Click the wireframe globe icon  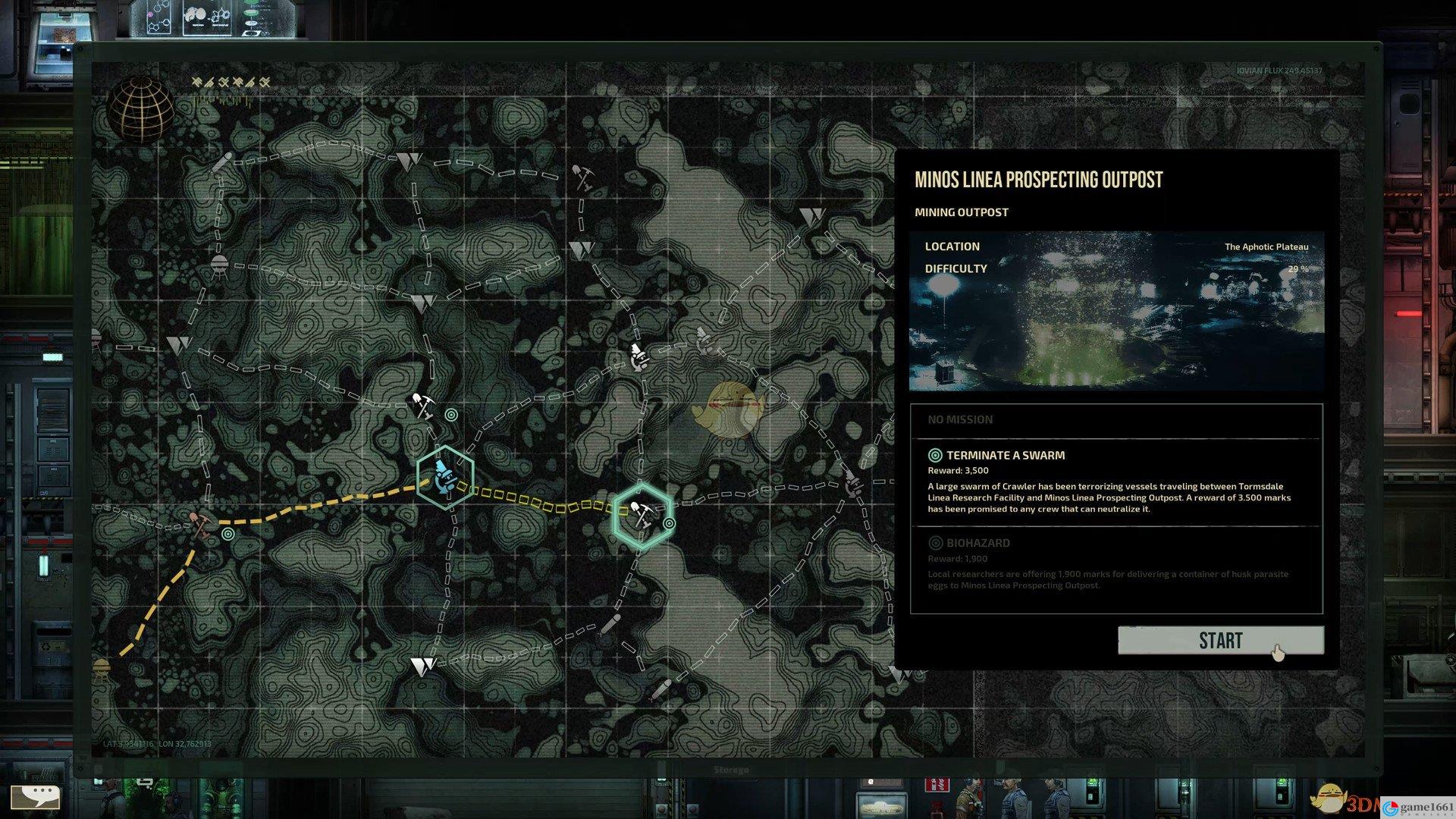140,110
